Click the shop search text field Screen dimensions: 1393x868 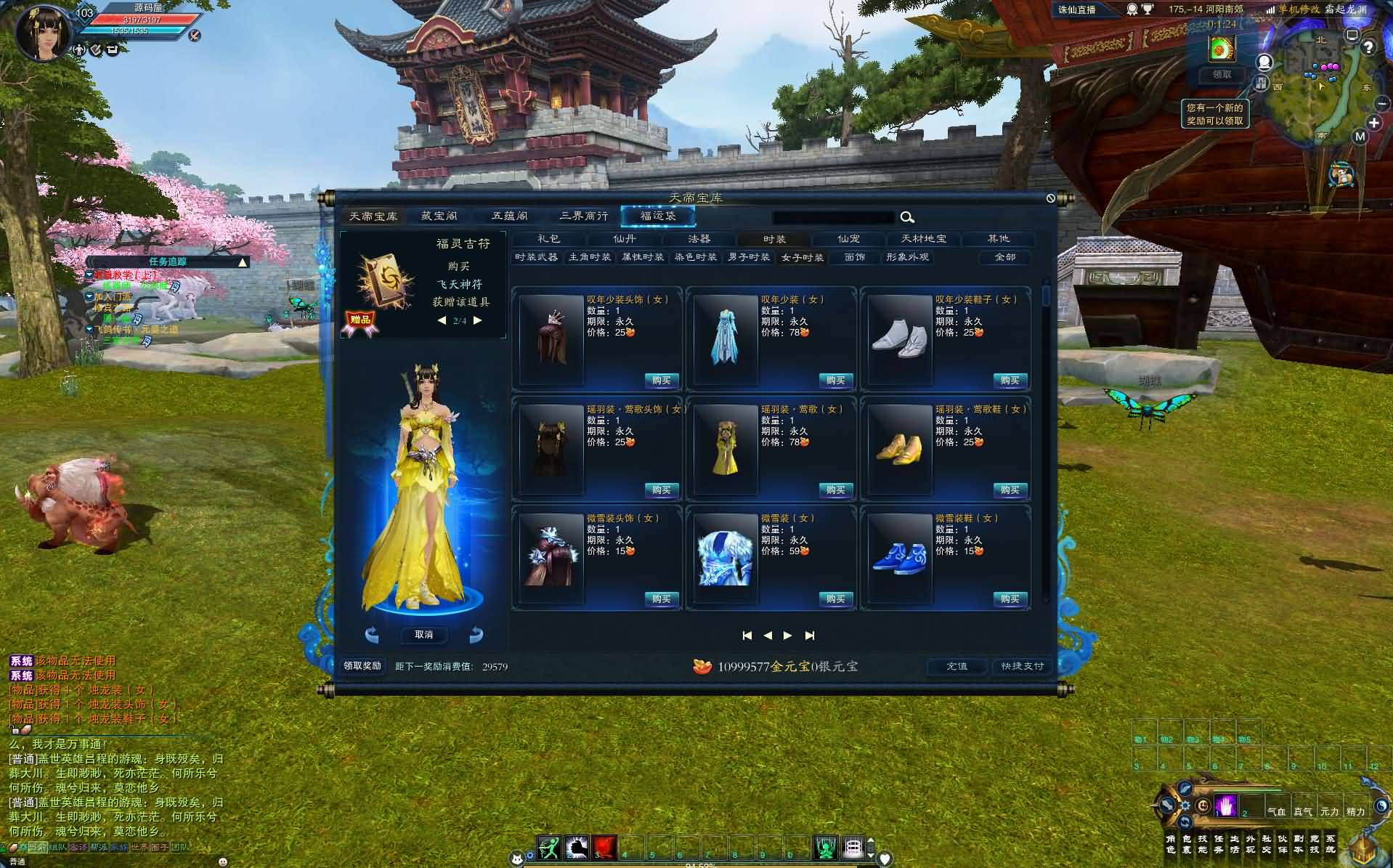(833, 217)
